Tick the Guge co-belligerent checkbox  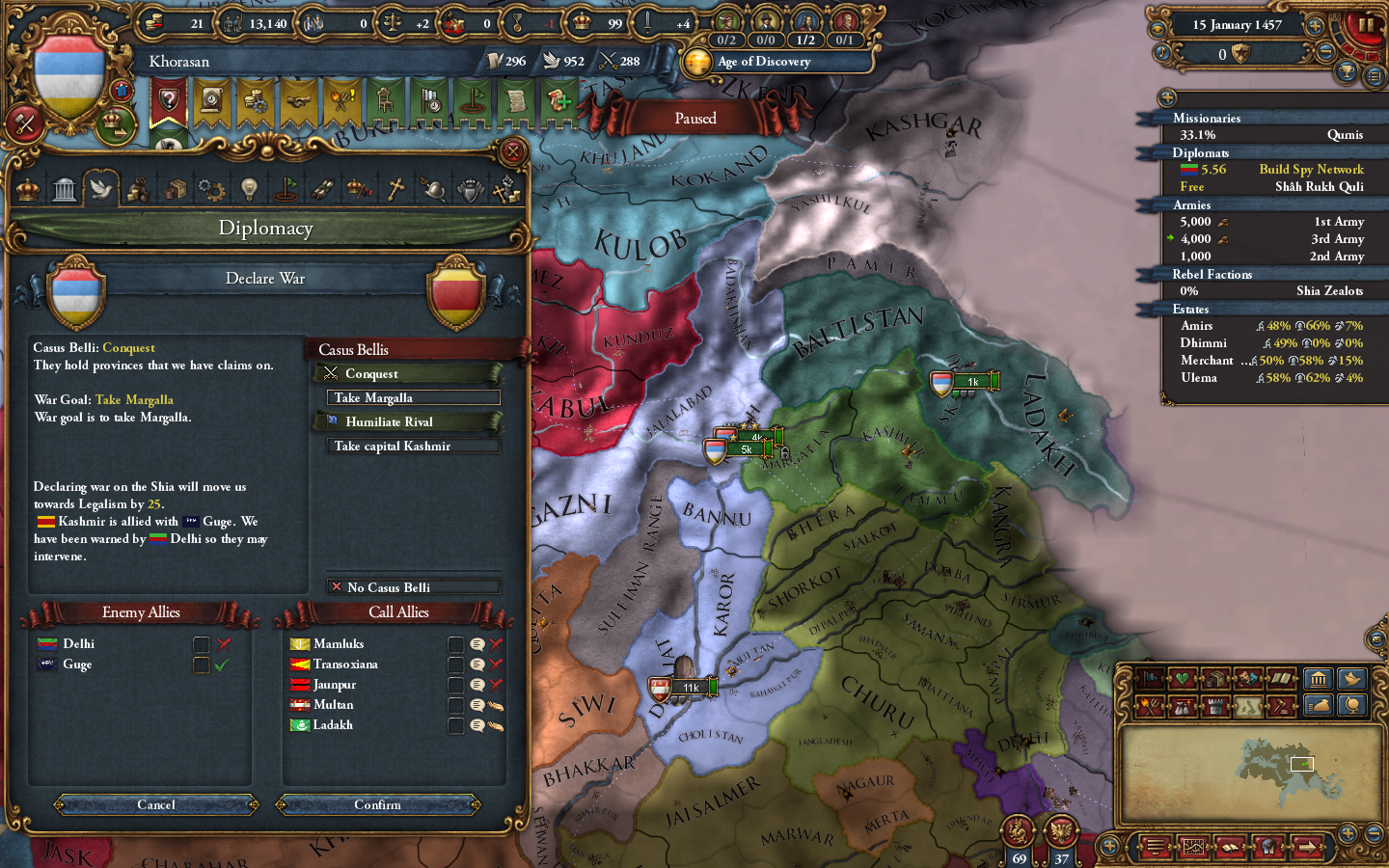click(x=201, y=664)
